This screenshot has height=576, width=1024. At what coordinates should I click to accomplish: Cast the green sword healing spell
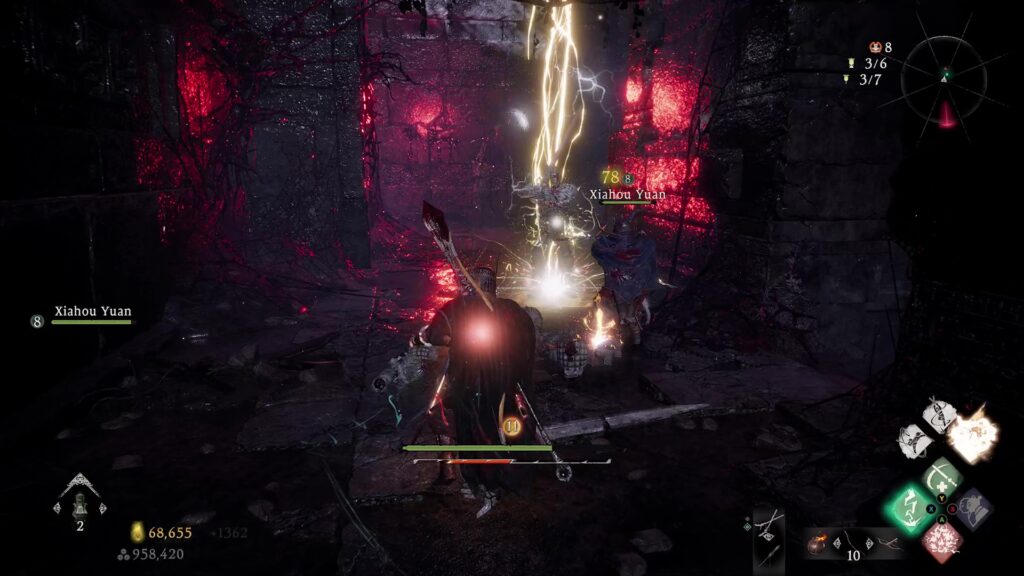[x=941, y=476]
